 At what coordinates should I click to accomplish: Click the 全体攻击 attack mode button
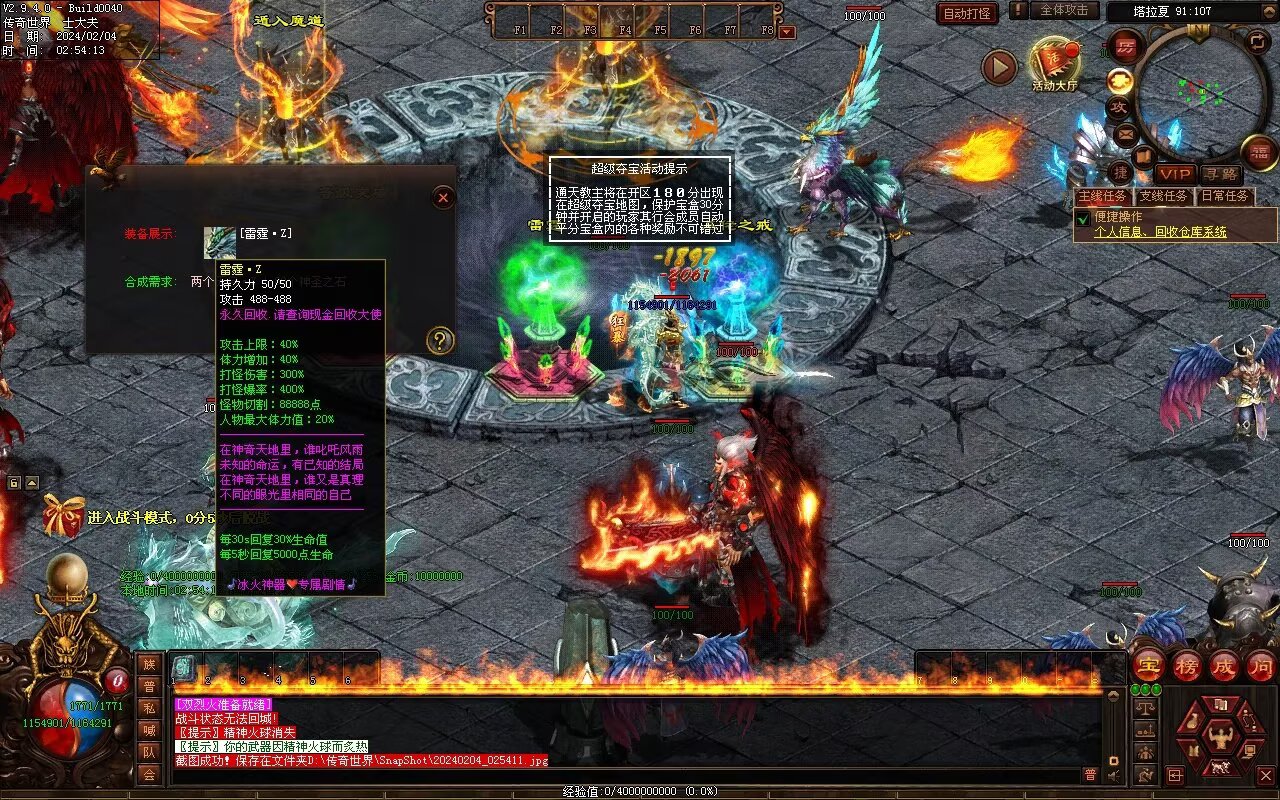(1064, 10)
